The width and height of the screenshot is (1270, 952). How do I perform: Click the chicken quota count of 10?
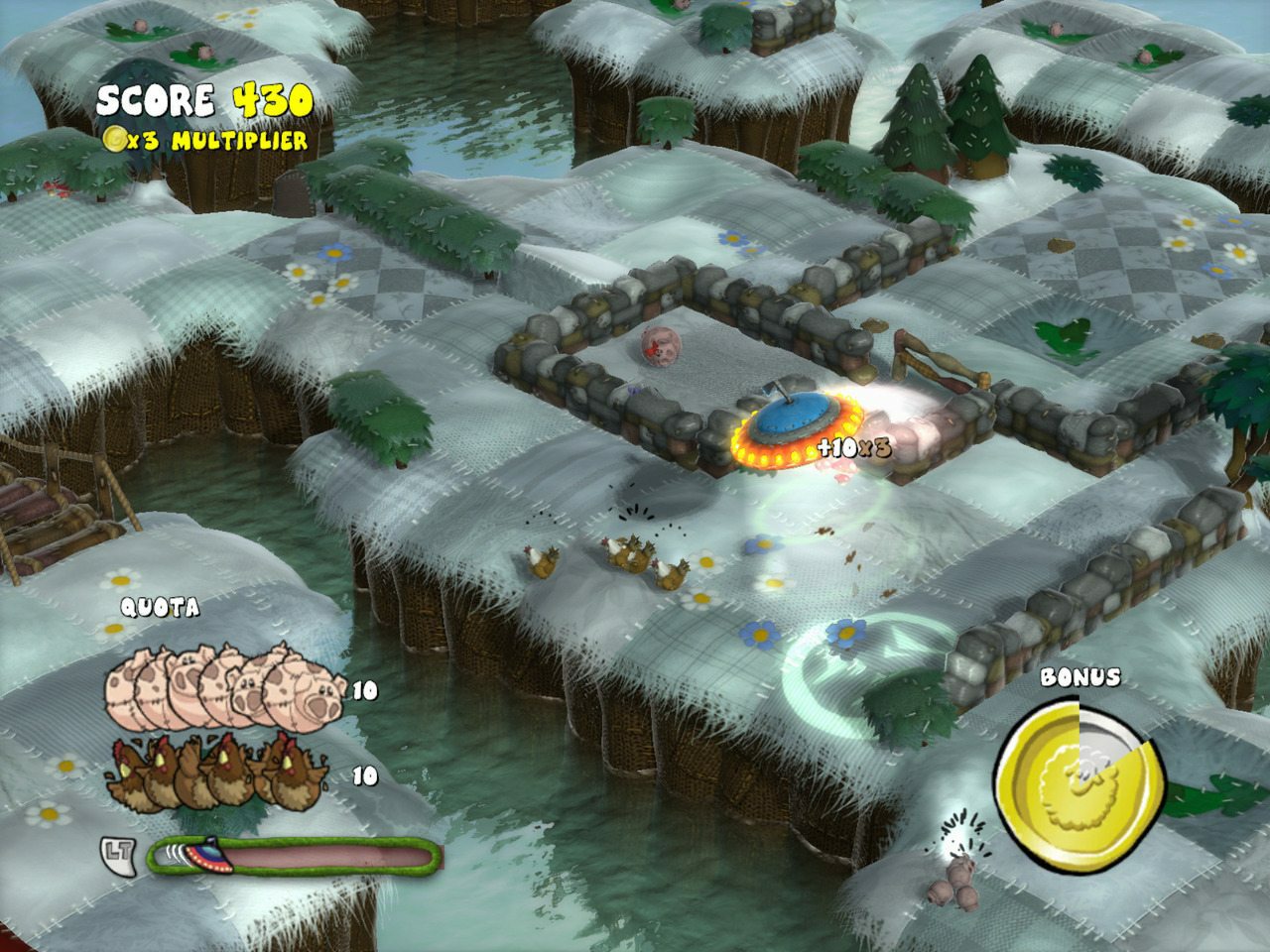pos(363,774)
